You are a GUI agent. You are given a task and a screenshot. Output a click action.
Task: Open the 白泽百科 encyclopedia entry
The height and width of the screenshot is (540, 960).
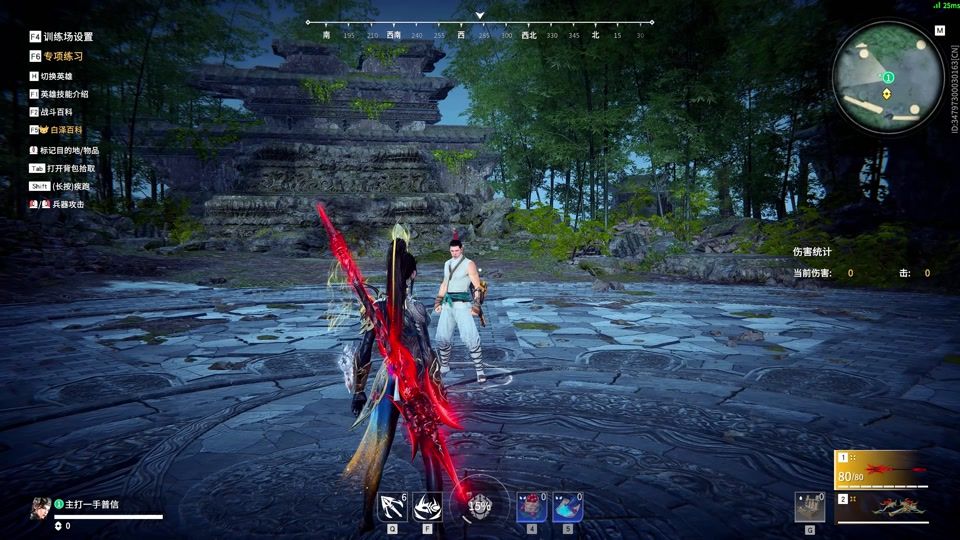point(62,130)
